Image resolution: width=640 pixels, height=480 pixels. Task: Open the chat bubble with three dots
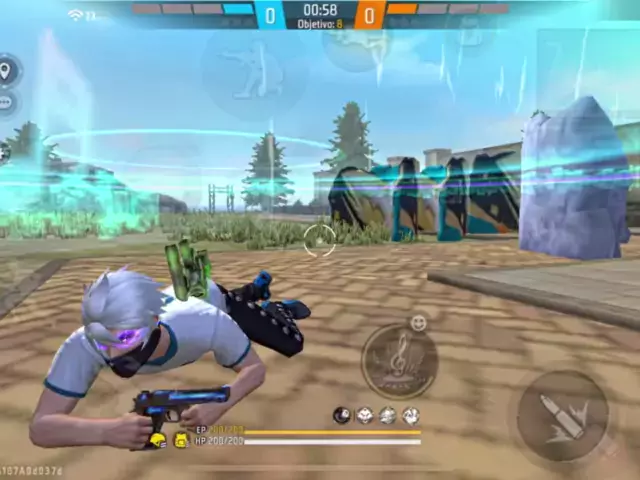tap(6, 101)
